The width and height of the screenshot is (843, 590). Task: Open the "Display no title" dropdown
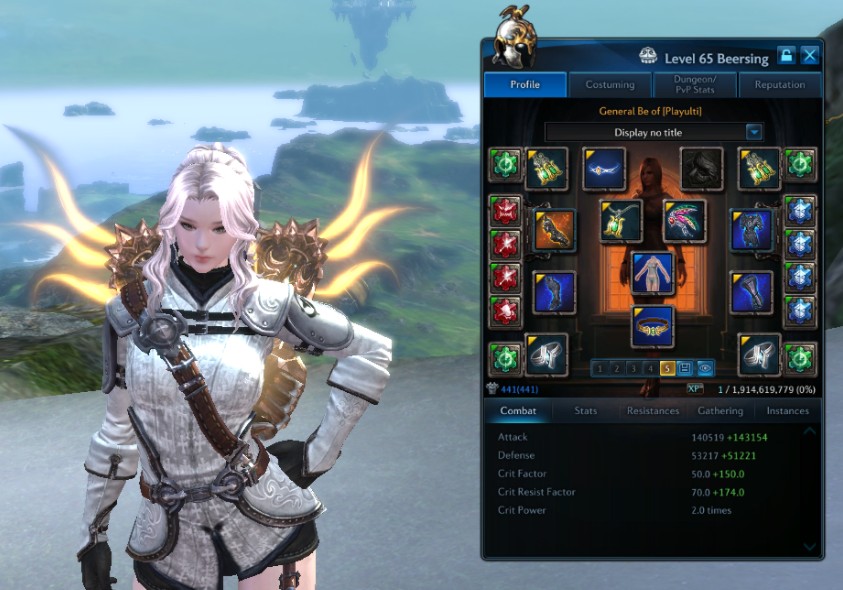click(x=654, y=132)
